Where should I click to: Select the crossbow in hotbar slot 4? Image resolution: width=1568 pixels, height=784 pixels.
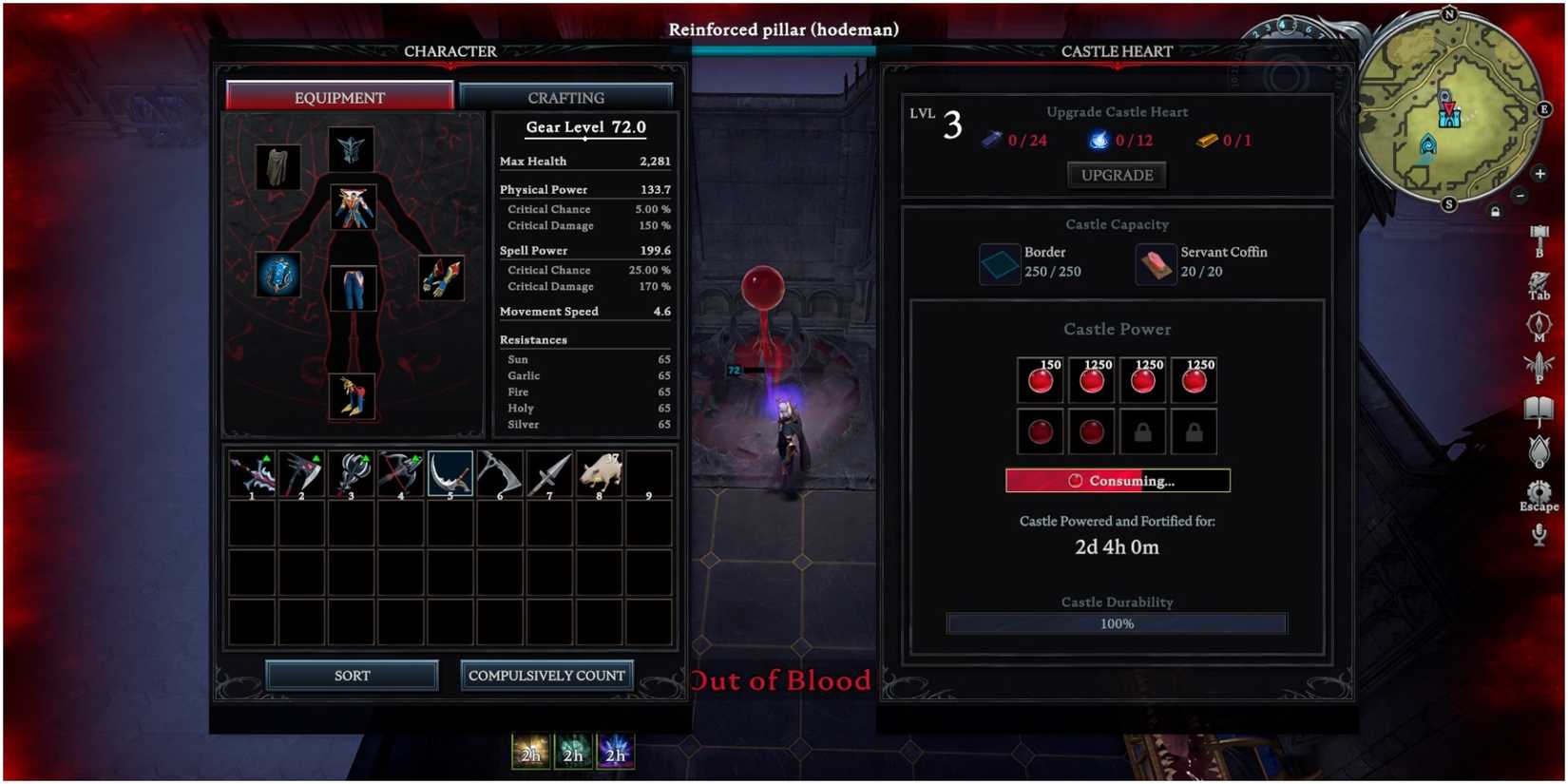(x=401, y=472)
